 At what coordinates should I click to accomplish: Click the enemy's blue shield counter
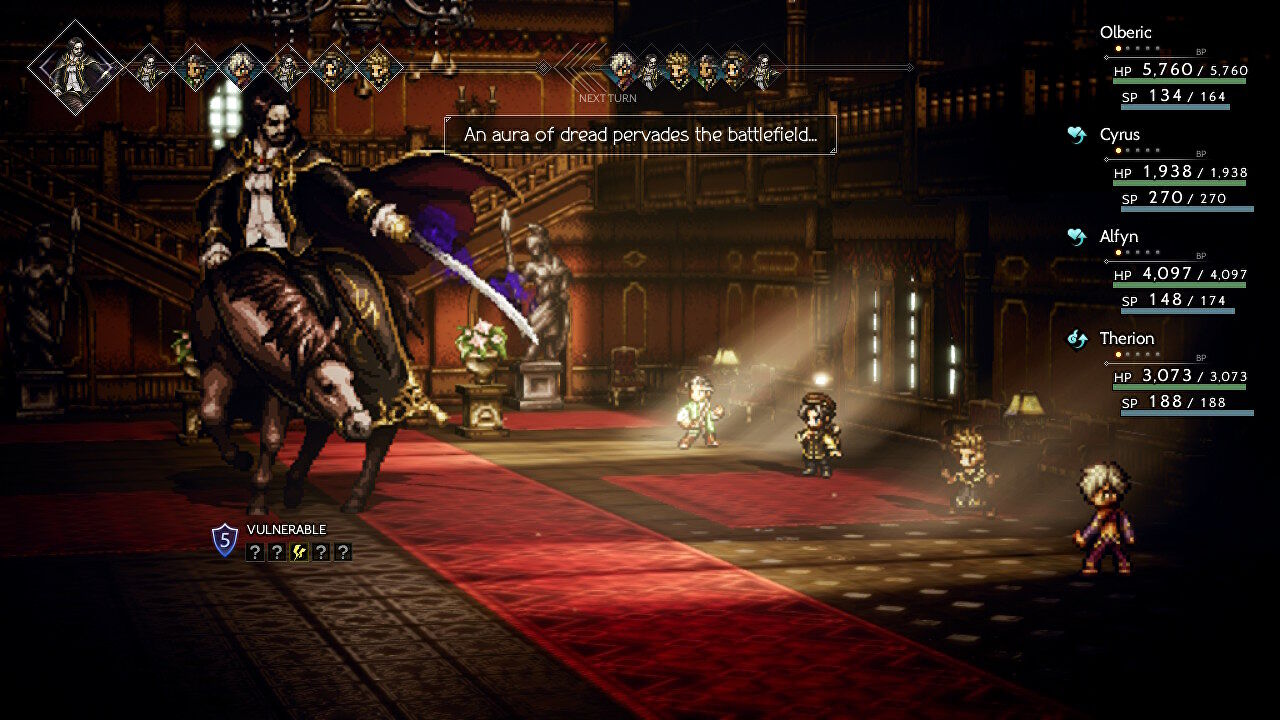225,541
